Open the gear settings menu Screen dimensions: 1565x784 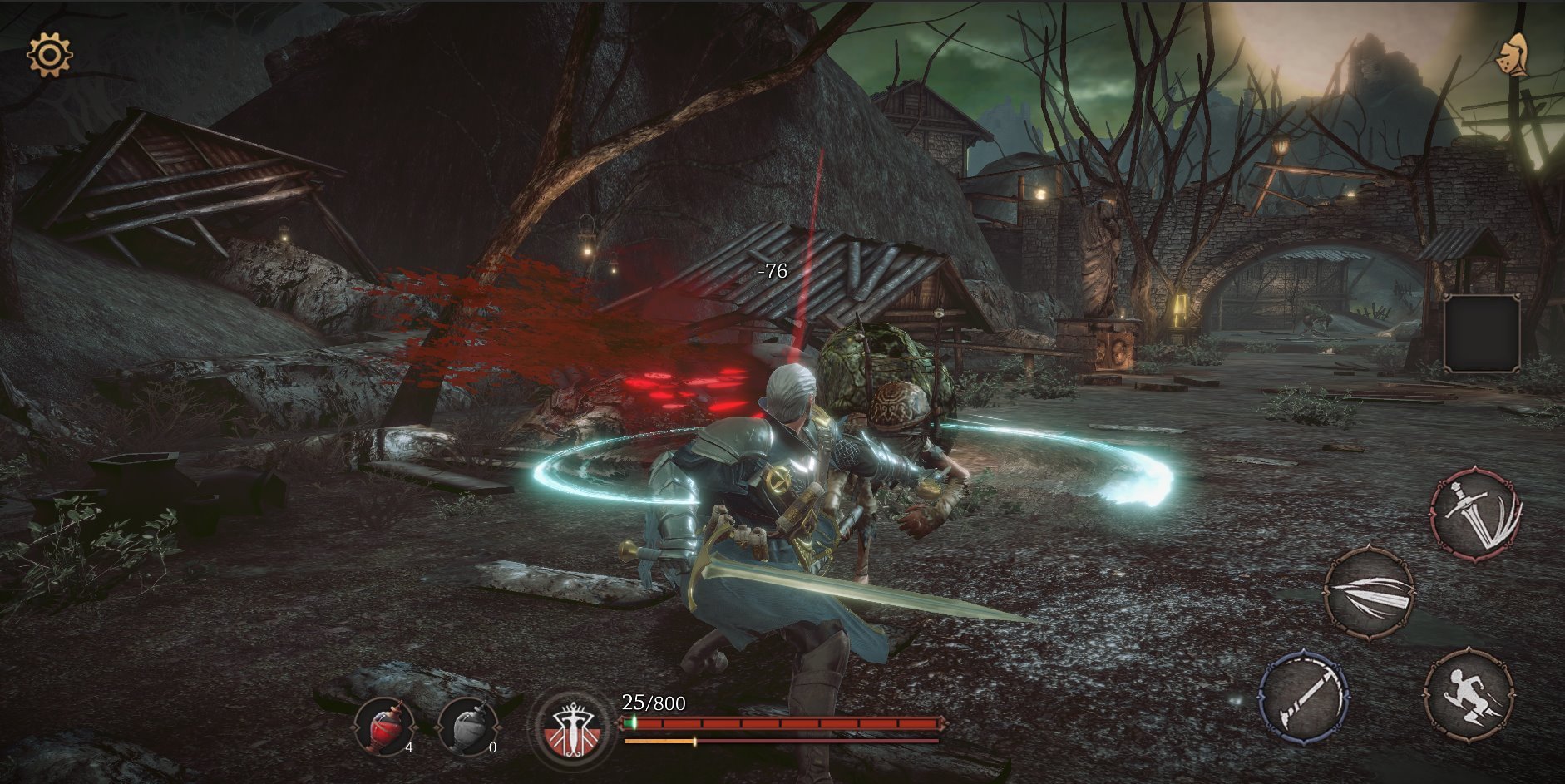(x=49, y=55)
